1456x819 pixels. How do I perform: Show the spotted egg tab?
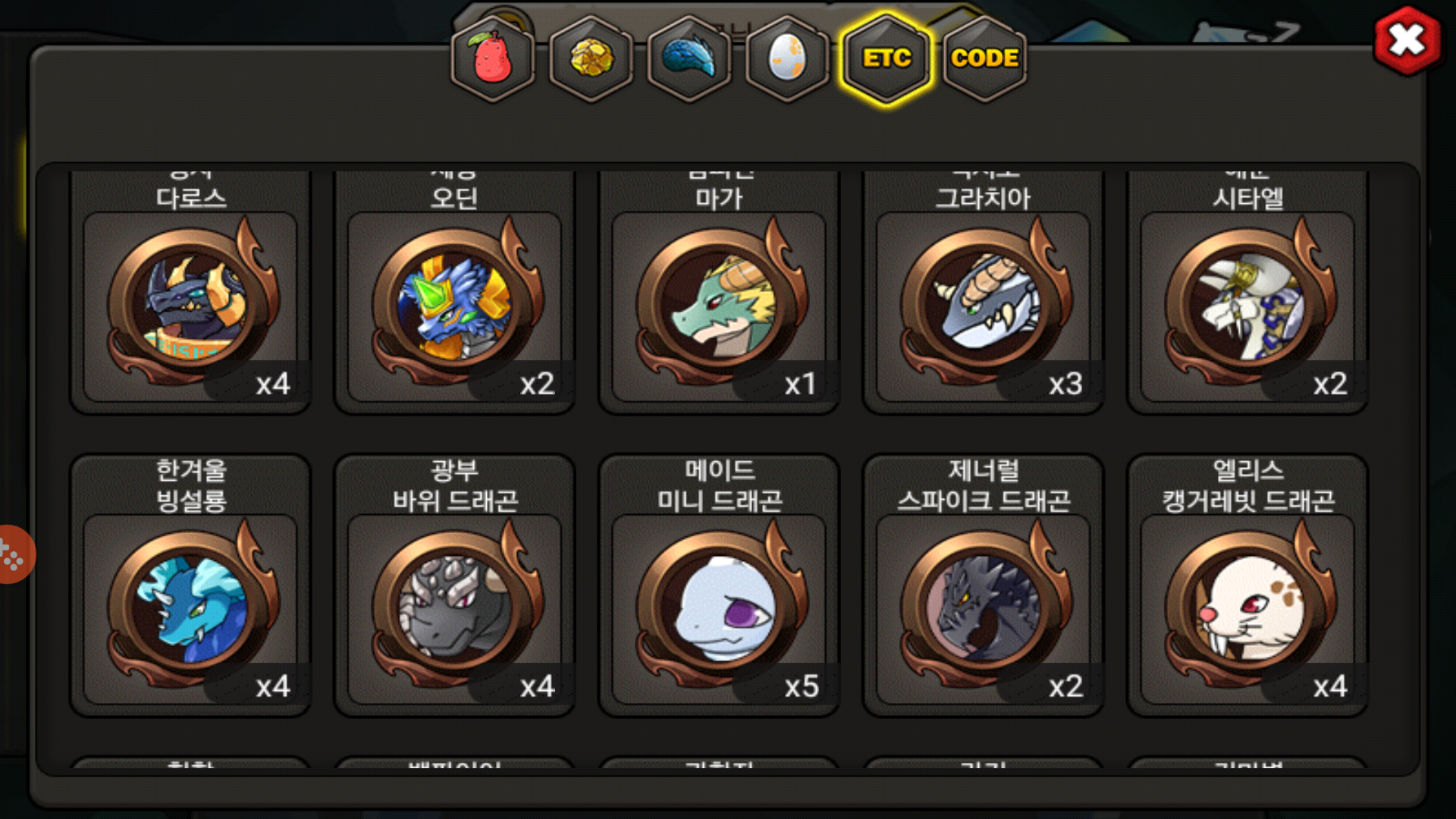[788, 58]
